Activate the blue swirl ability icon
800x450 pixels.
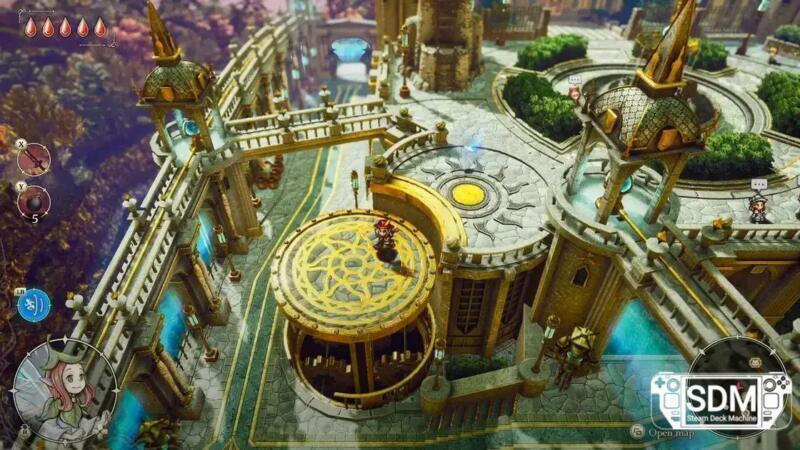pos(34,304)
